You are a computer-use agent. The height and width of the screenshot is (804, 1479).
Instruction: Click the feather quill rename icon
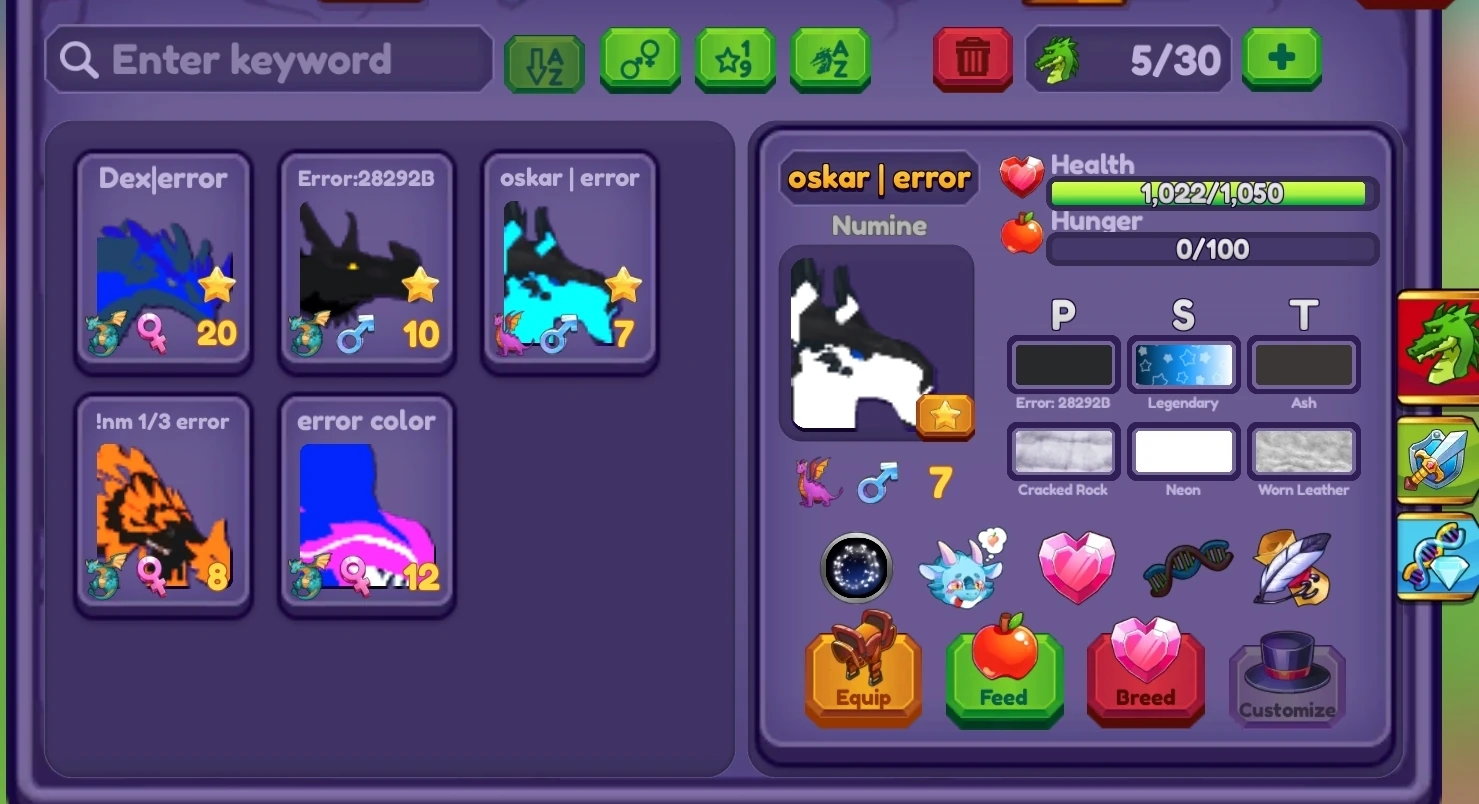[x=1290, y=568]
